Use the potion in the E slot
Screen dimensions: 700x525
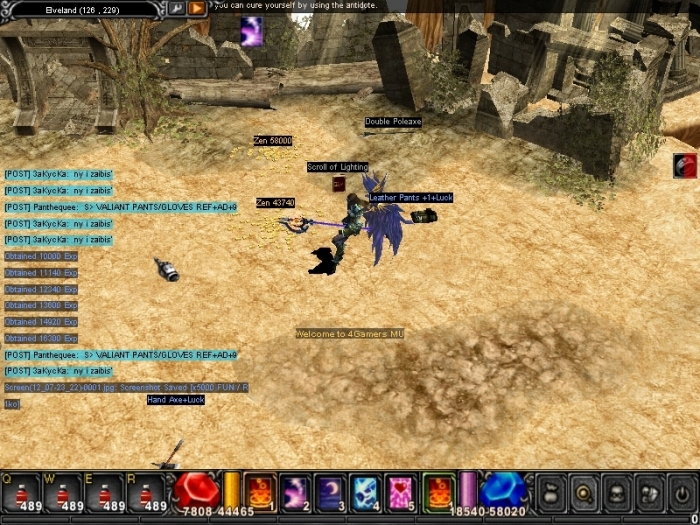105,493
